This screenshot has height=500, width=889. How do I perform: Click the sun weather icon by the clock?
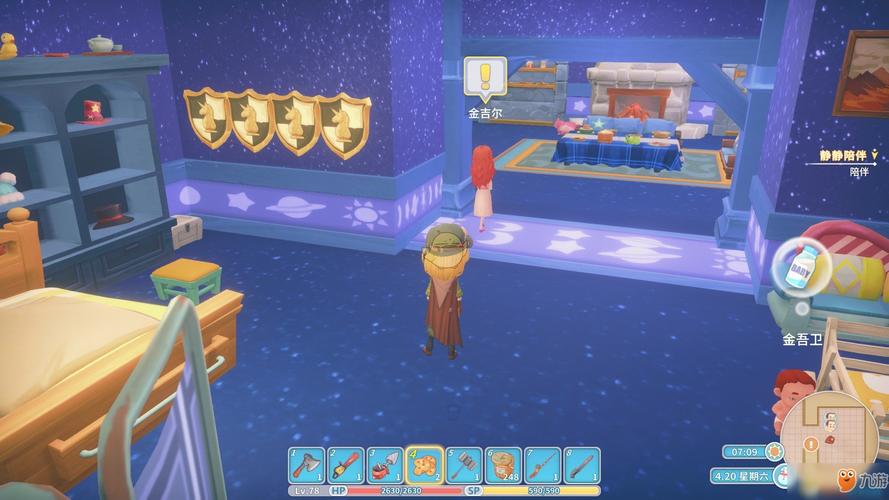[774, 452]
